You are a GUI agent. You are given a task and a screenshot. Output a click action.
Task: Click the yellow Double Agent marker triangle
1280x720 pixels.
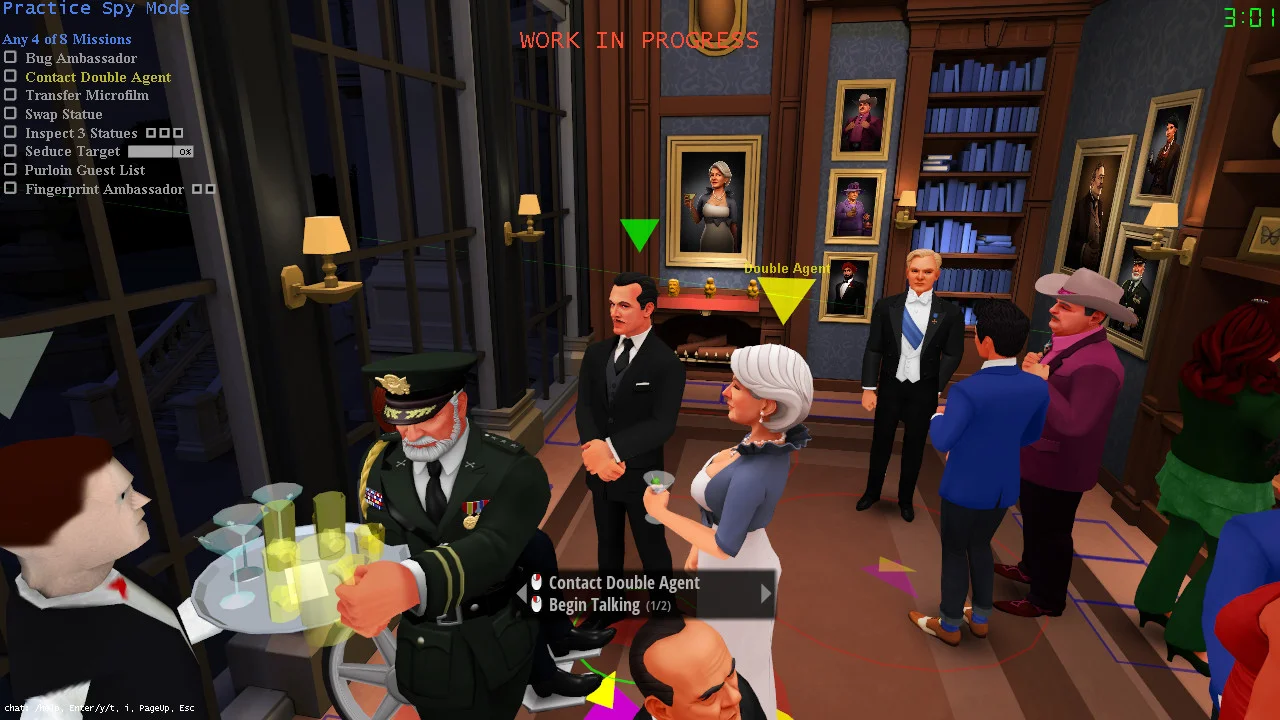coord(786,295)
